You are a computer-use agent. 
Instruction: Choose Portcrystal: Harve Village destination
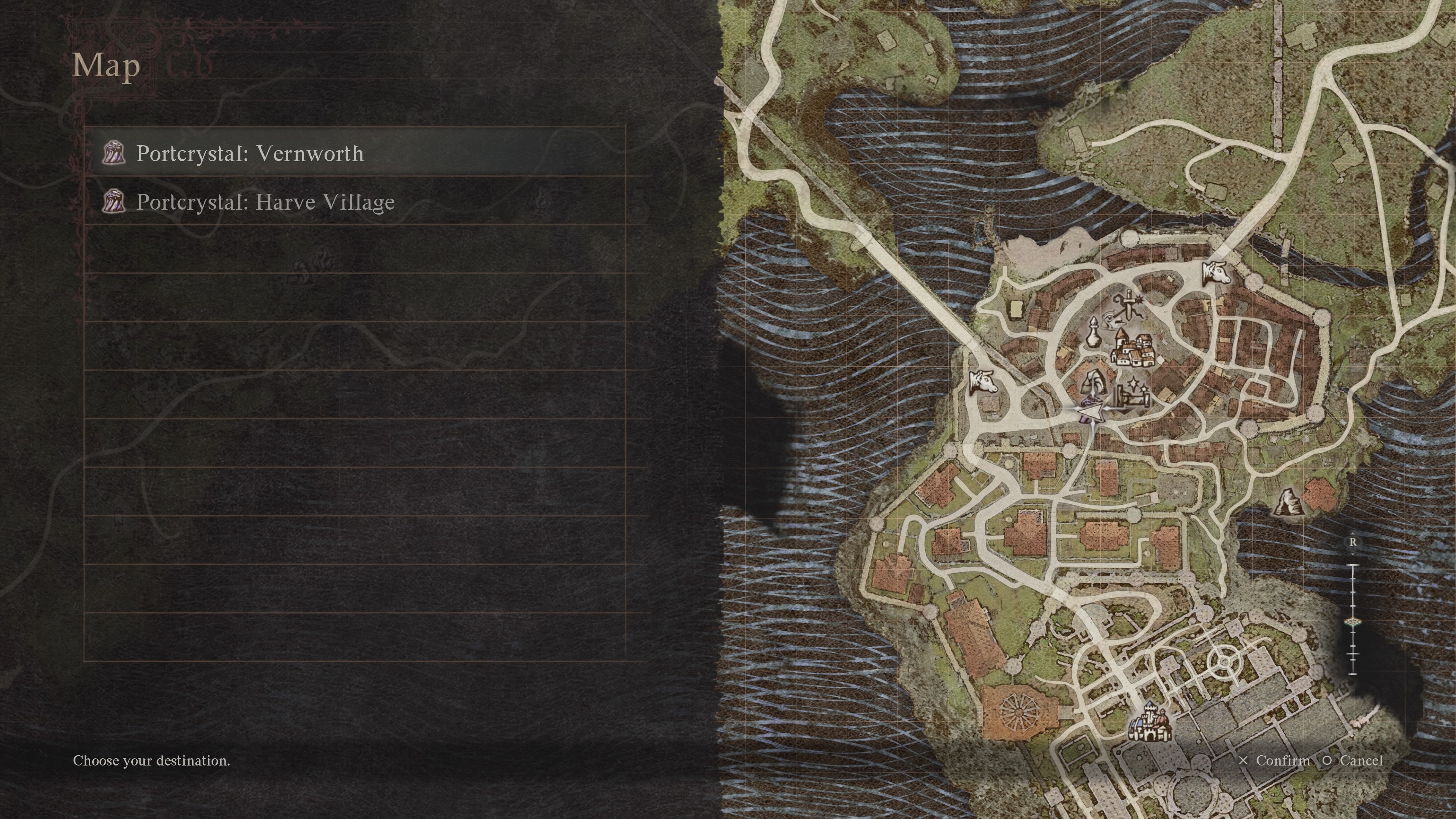pyautogui.click(x=265, y=202)
